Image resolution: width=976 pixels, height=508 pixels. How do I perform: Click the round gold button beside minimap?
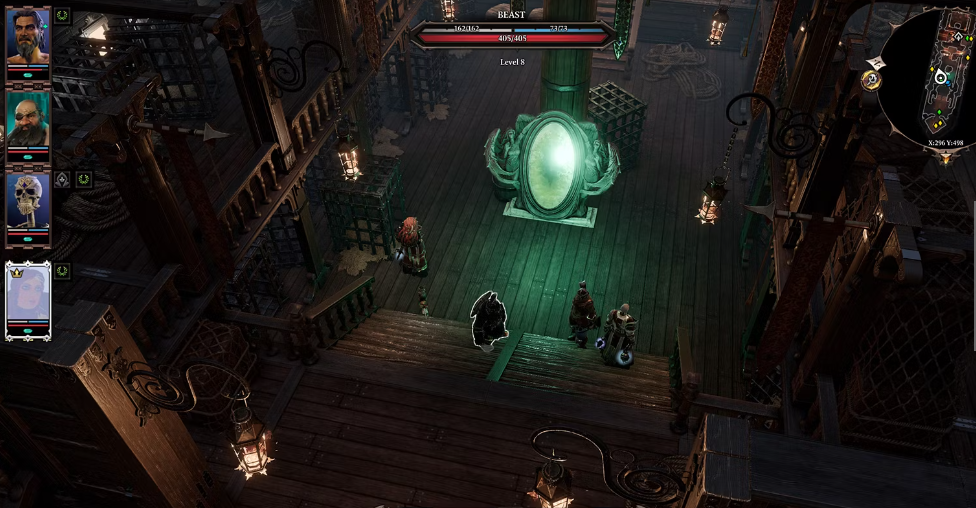point(871,79)
